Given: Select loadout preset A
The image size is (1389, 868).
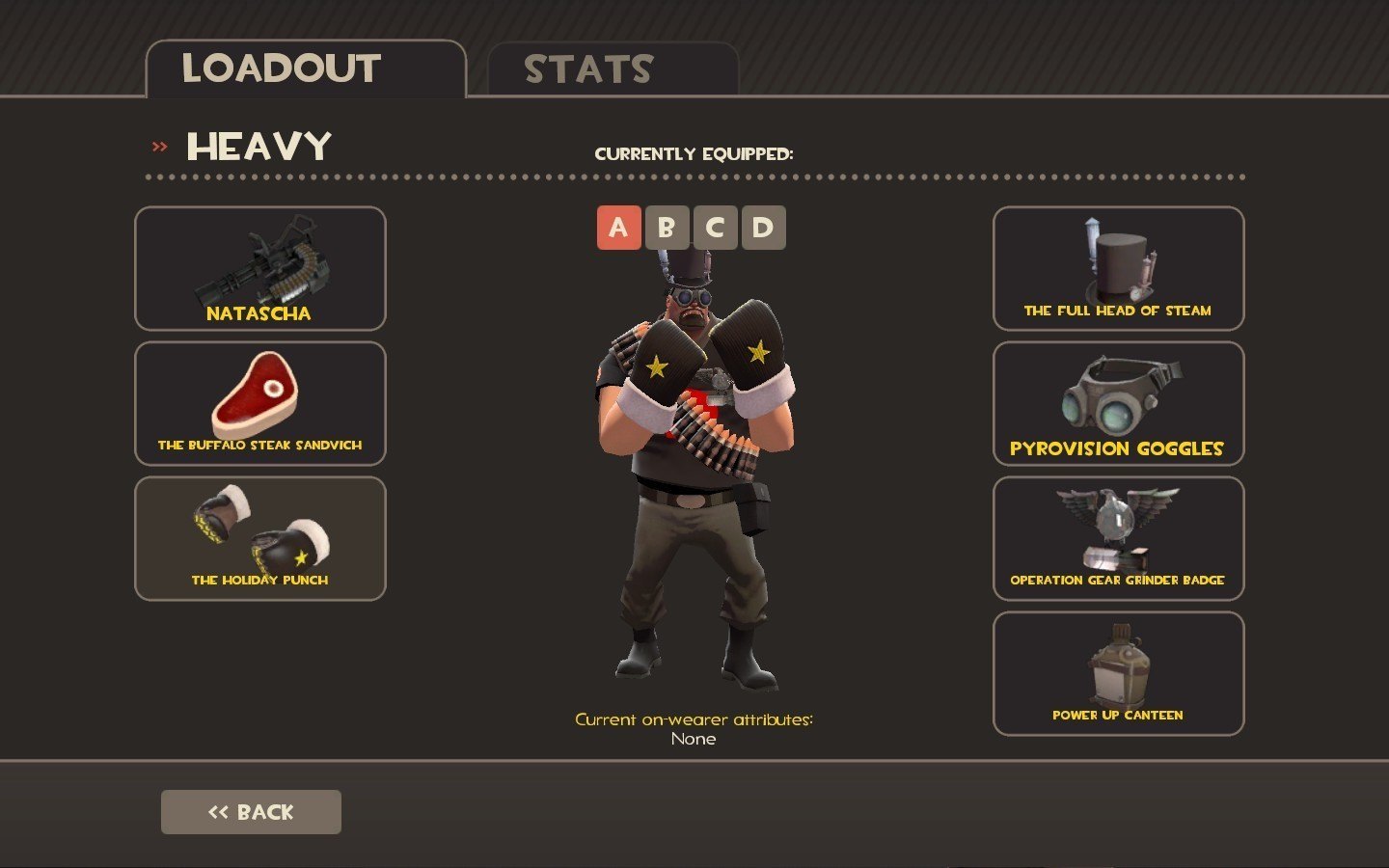Looking at the screenshot, I should tap(618, 228).
